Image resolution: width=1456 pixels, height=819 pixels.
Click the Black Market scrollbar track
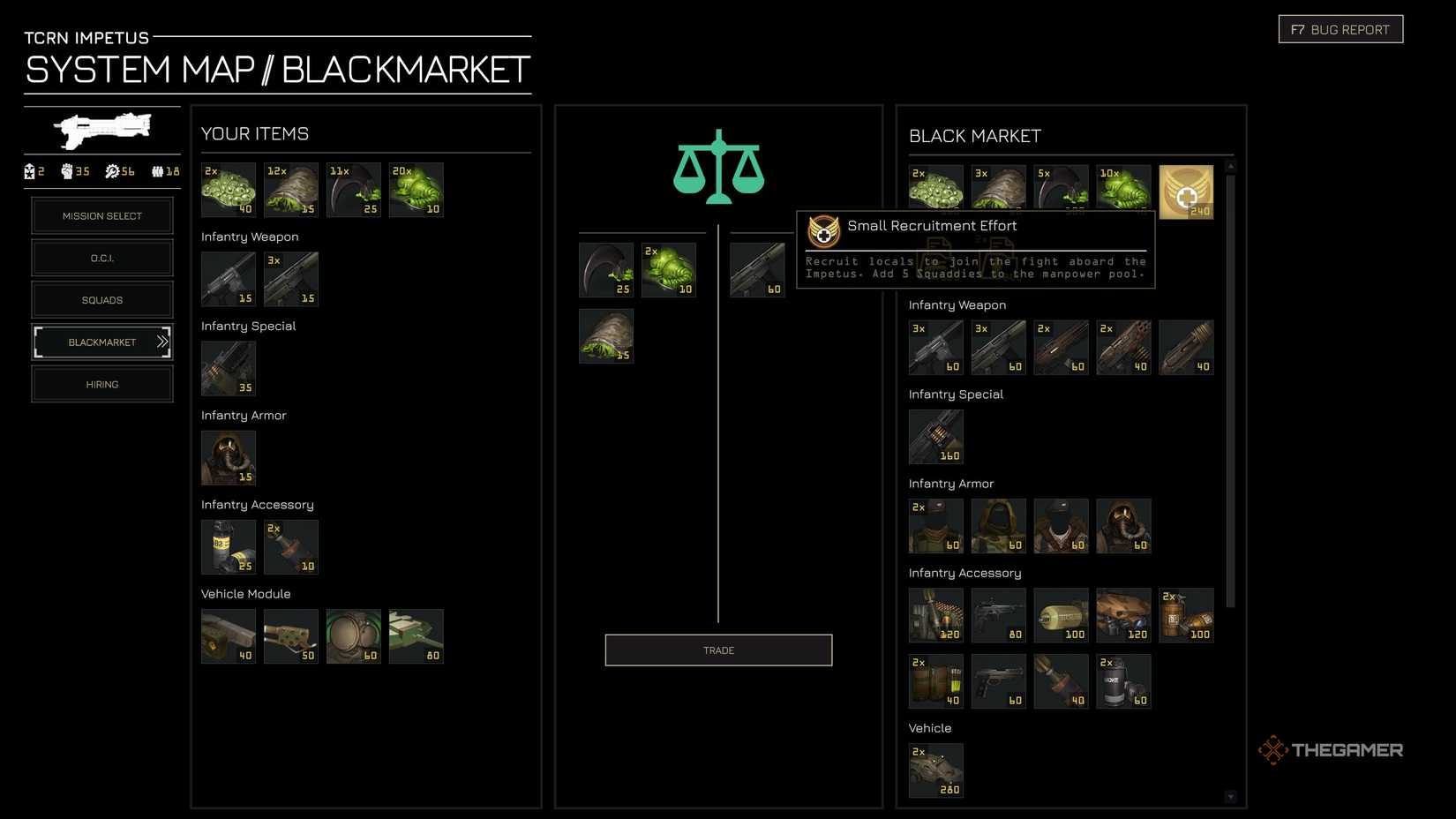pos(1228,485)
